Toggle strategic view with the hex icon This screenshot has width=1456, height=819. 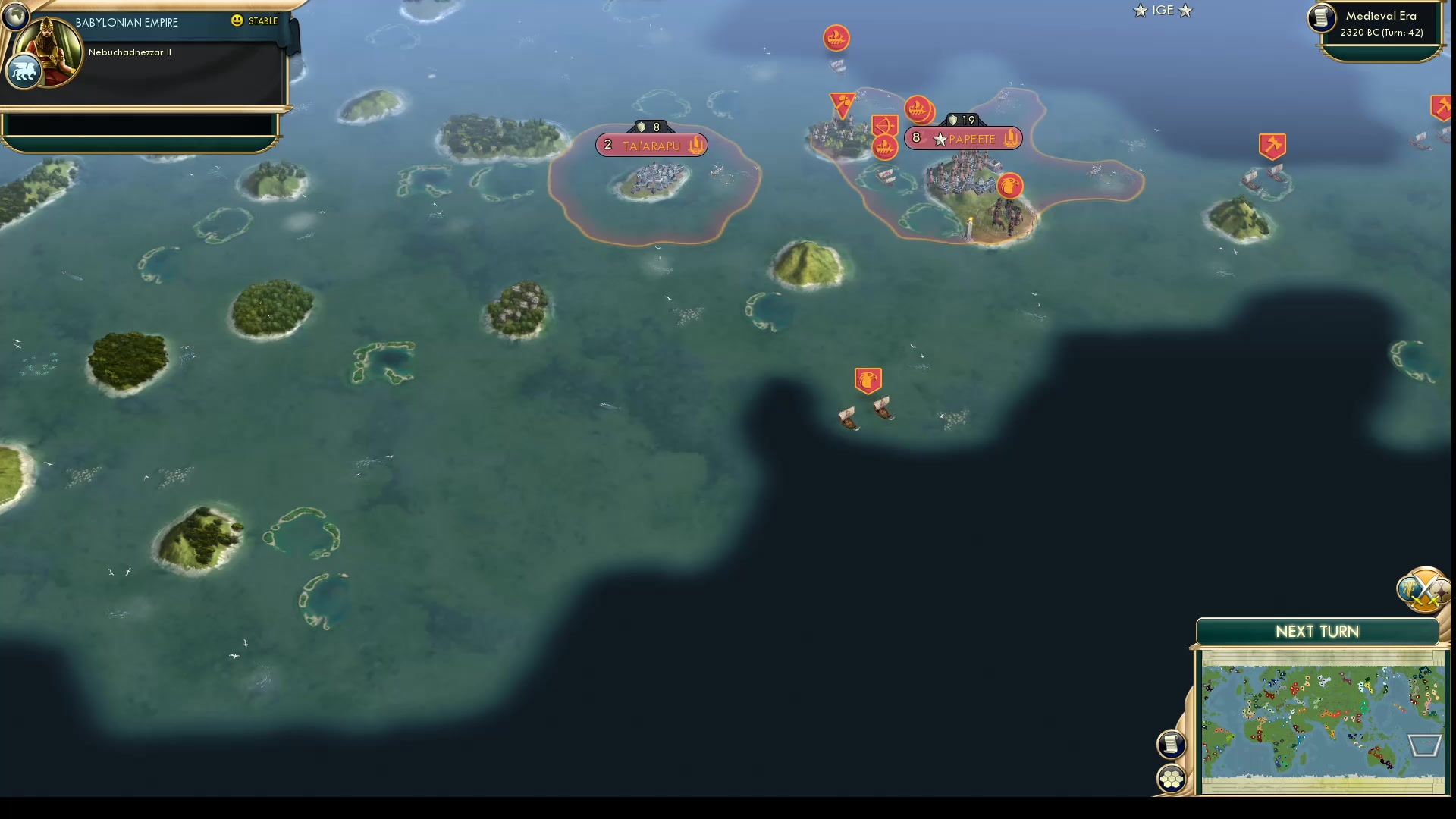coord(1170,777)
